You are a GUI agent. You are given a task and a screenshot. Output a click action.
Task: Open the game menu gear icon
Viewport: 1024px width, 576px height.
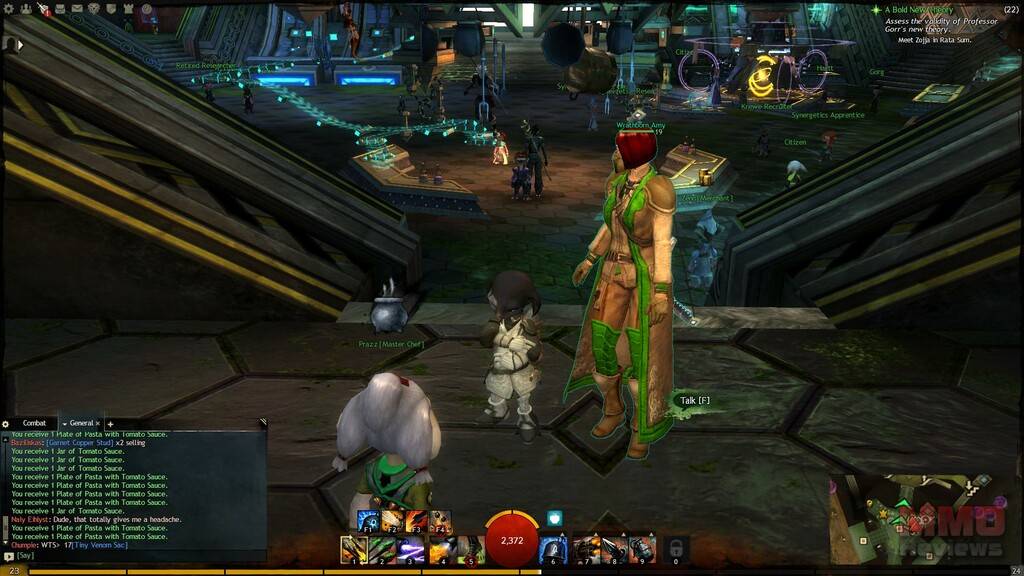pyautogui.click(x=9, y=9)
